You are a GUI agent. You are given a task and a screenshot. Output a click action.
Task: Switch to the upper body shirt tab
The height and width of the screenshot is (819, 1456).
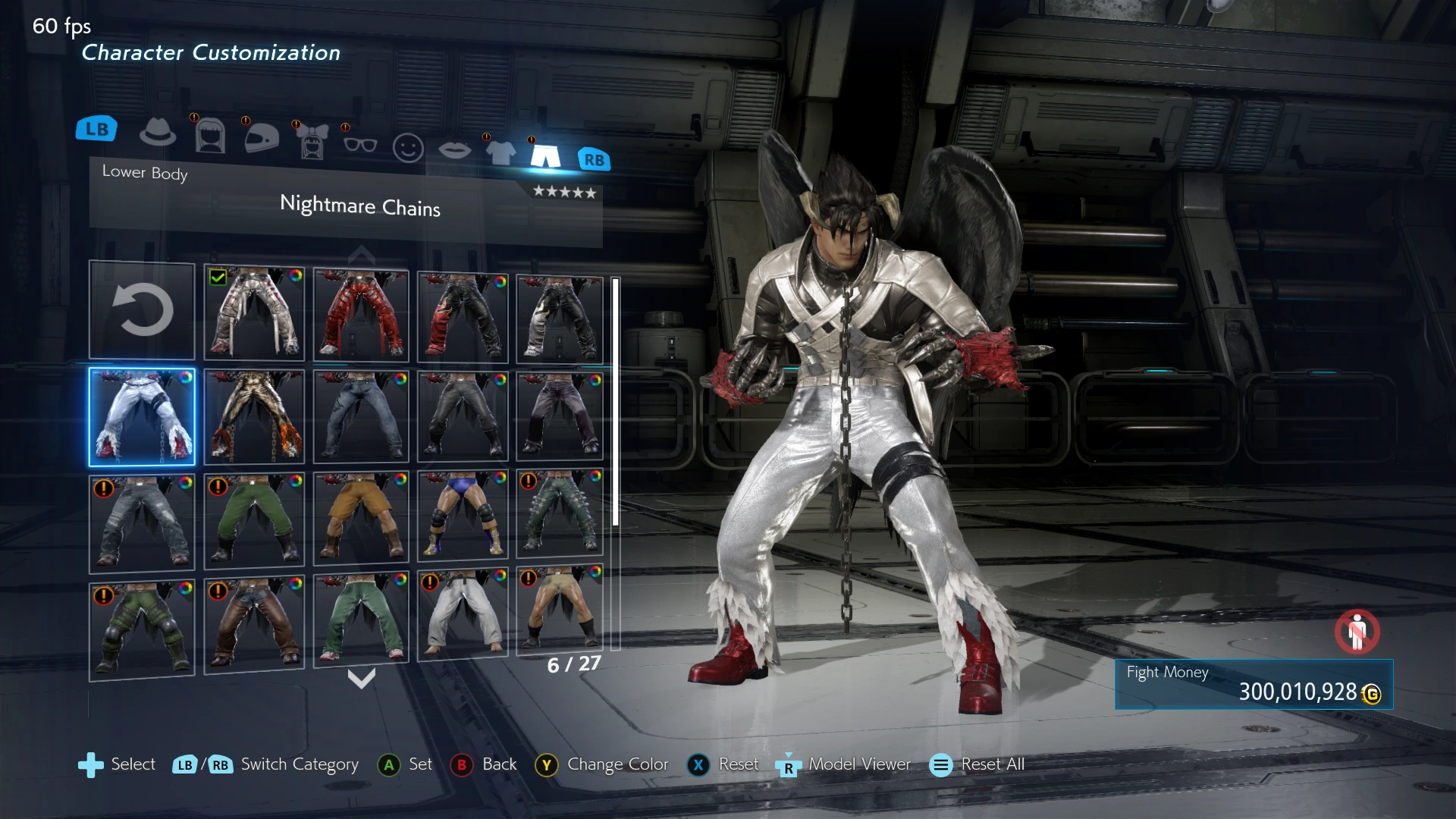(500, 152)
